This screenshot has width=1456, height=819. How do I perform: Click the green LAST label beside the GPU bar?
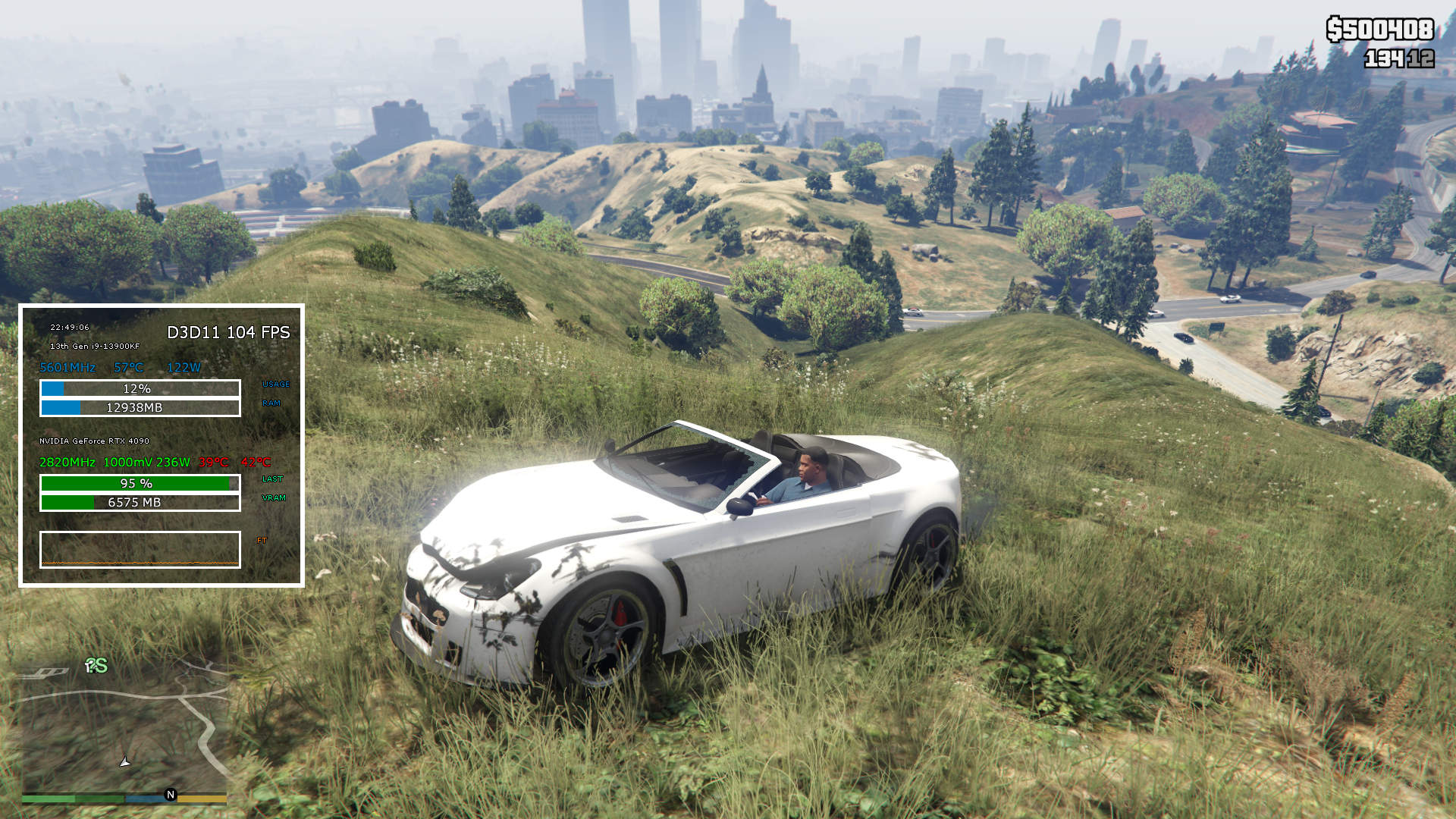click(x=273, y=479)
